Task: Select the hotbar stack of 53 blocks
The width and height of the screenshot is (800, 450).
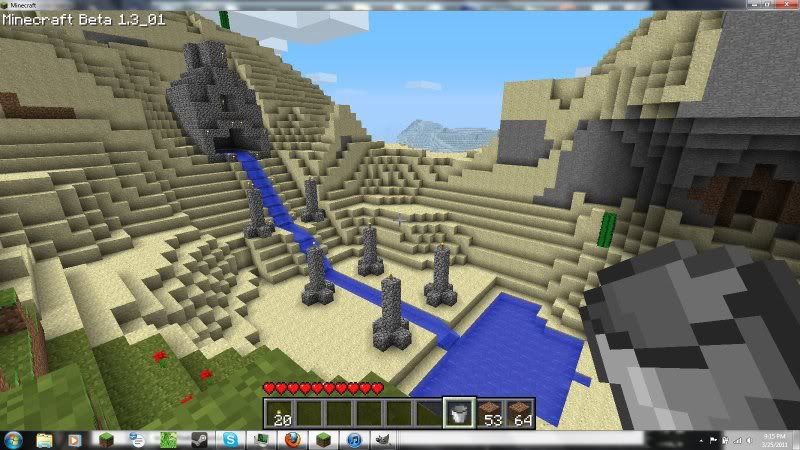Action: coord(490,411)
